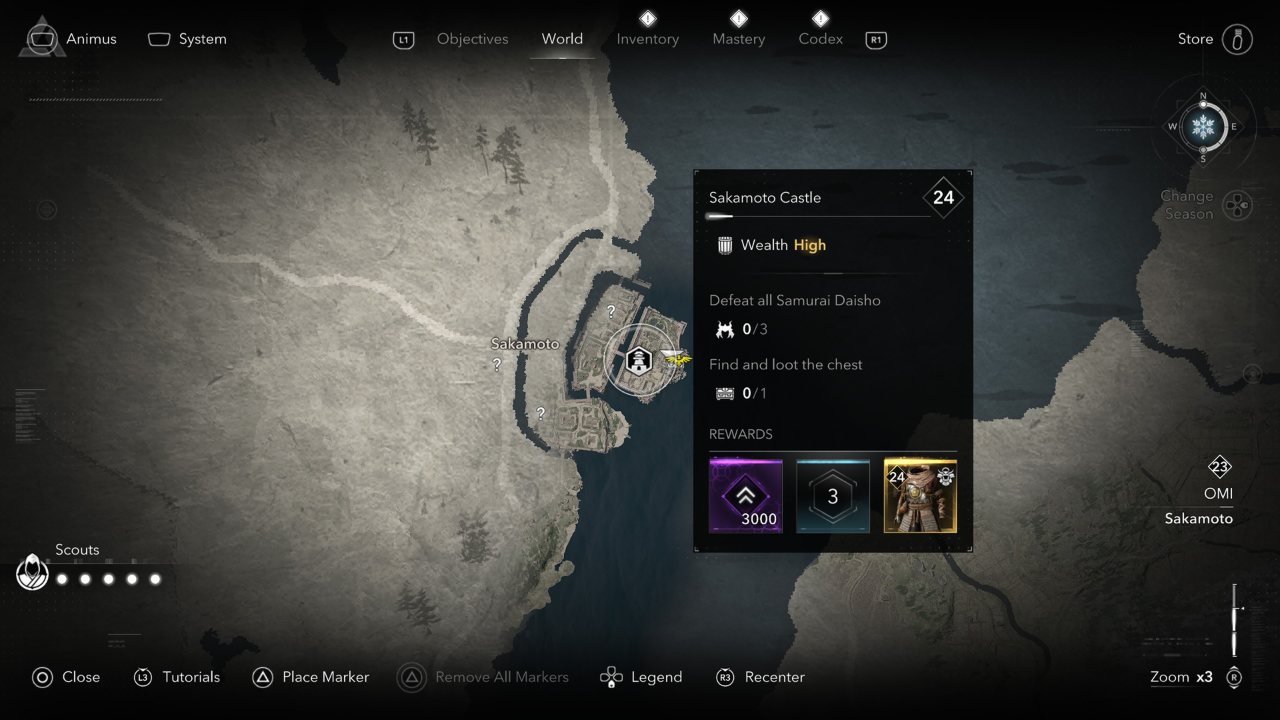The height and width of the screenshot is (720, 1280).
Task: Open the Codex tab
Action: point(820,39)
